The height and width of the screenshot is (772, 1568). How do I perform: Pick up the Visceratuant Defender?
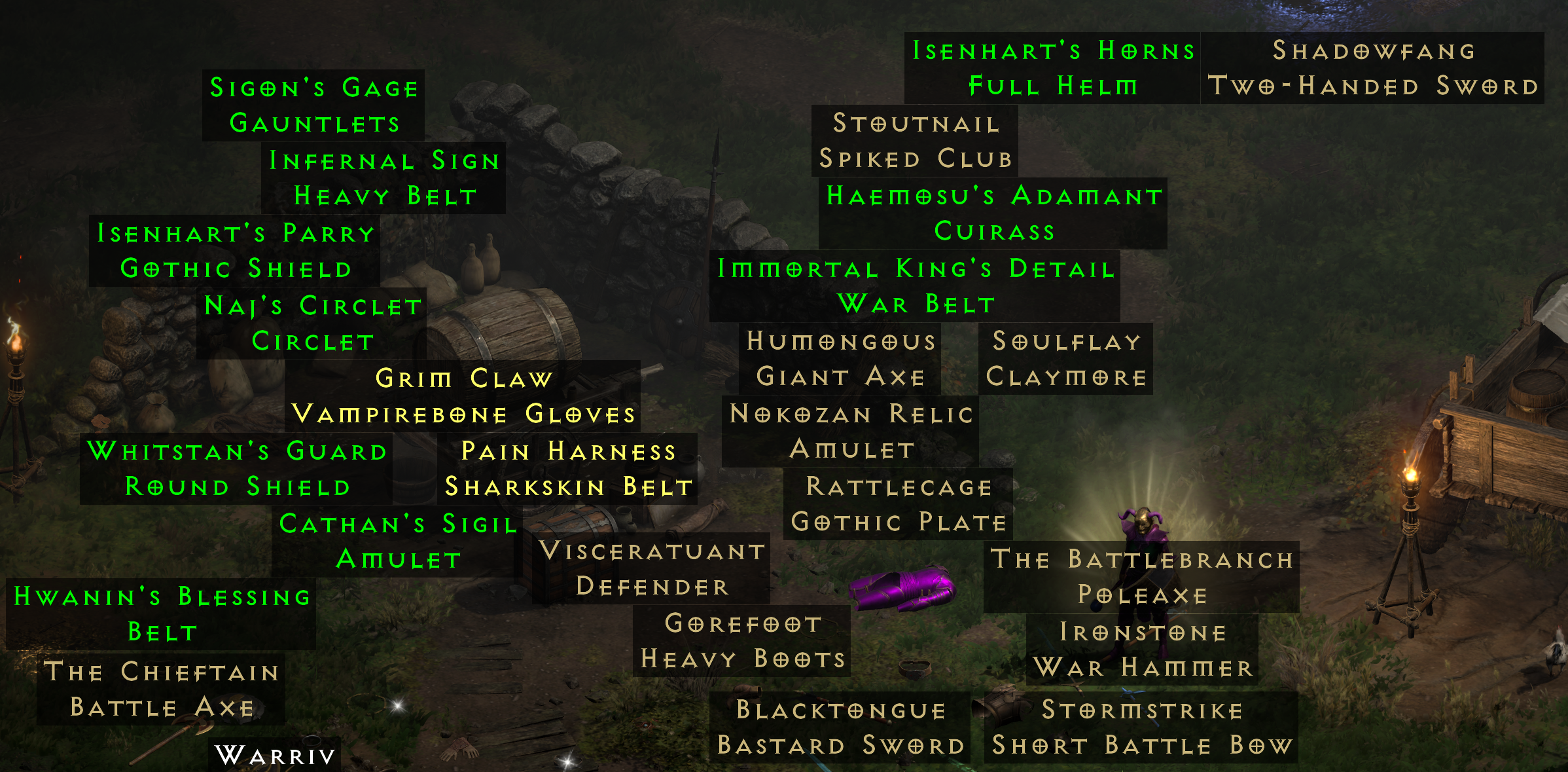coord(652,571)
